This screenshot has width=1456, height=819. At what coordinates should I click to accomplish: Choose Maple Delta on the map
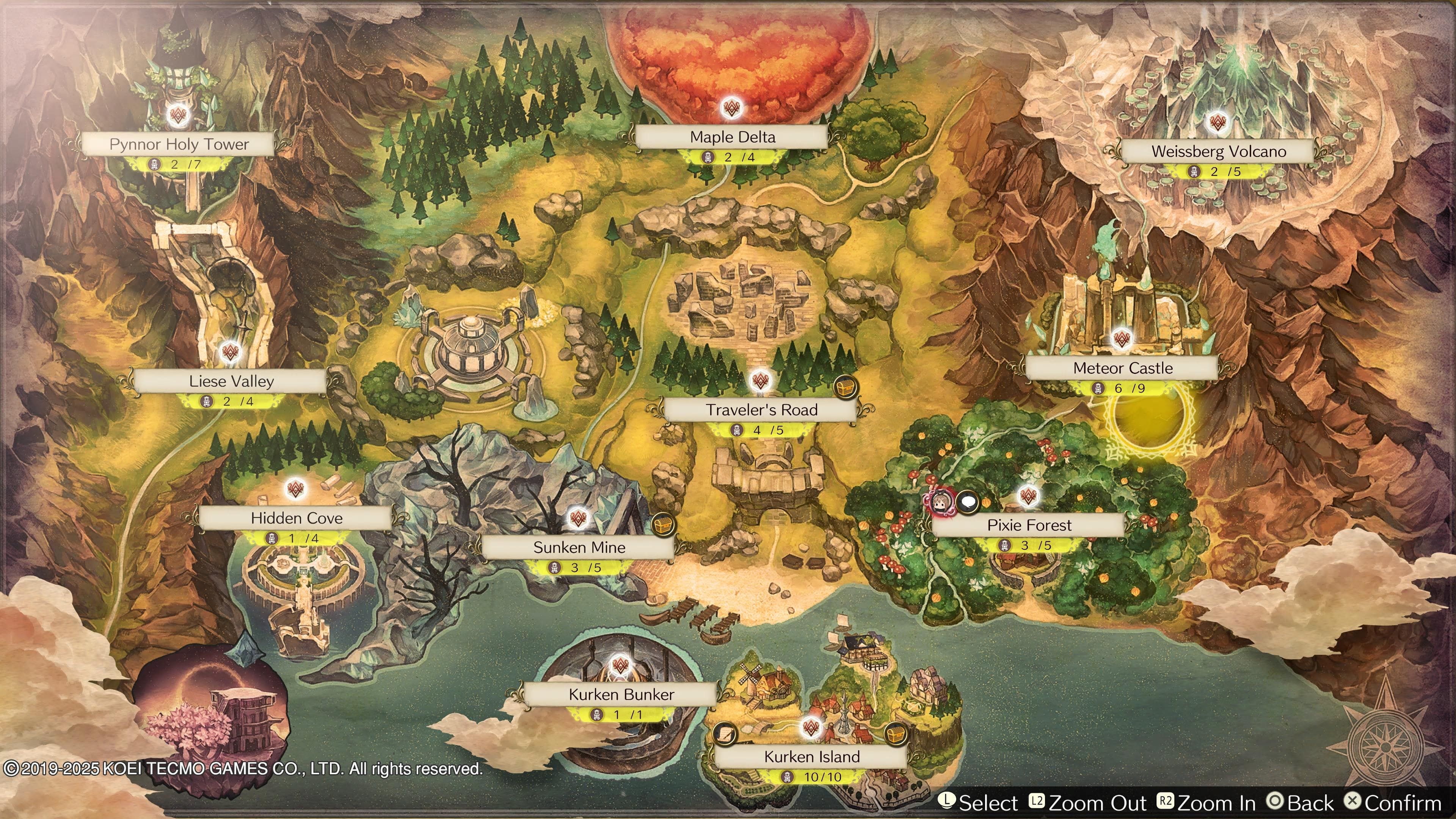point(732,137)
